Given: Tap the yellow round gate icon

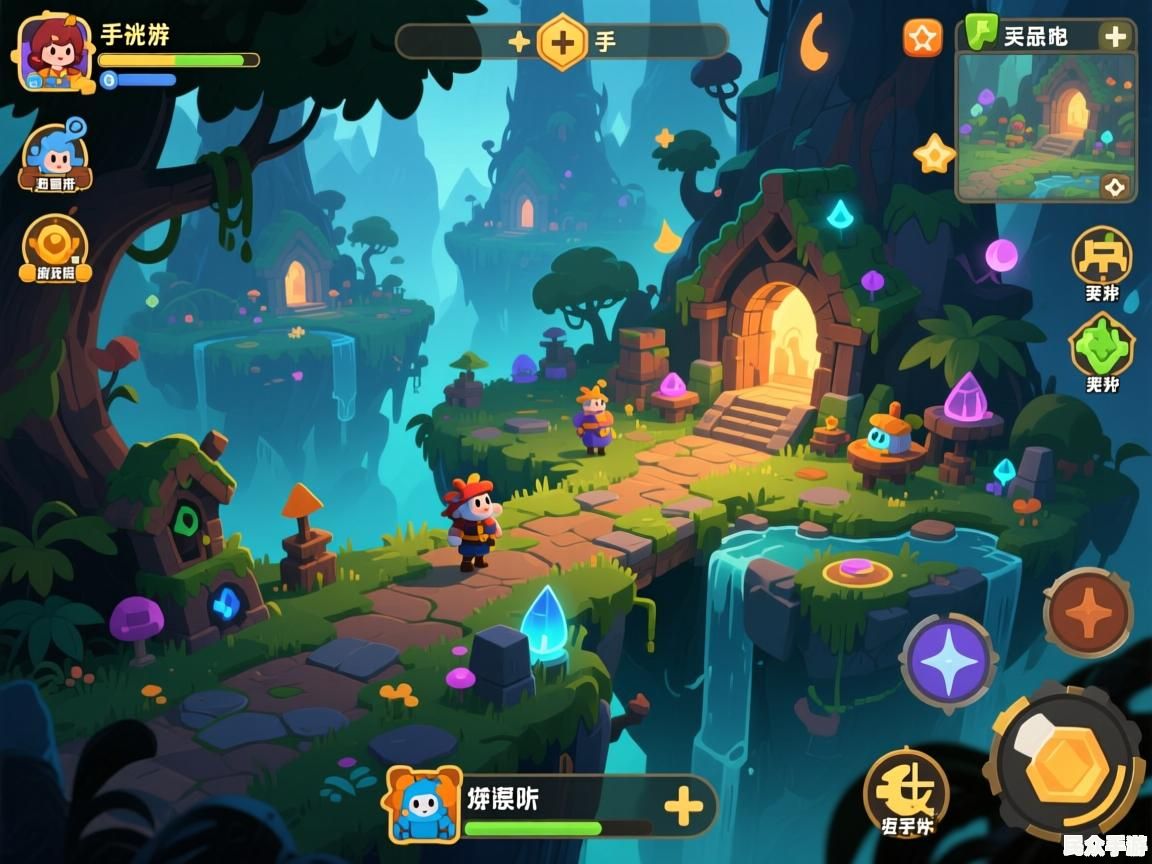Looking at the screenshot, I should 1101,257.
